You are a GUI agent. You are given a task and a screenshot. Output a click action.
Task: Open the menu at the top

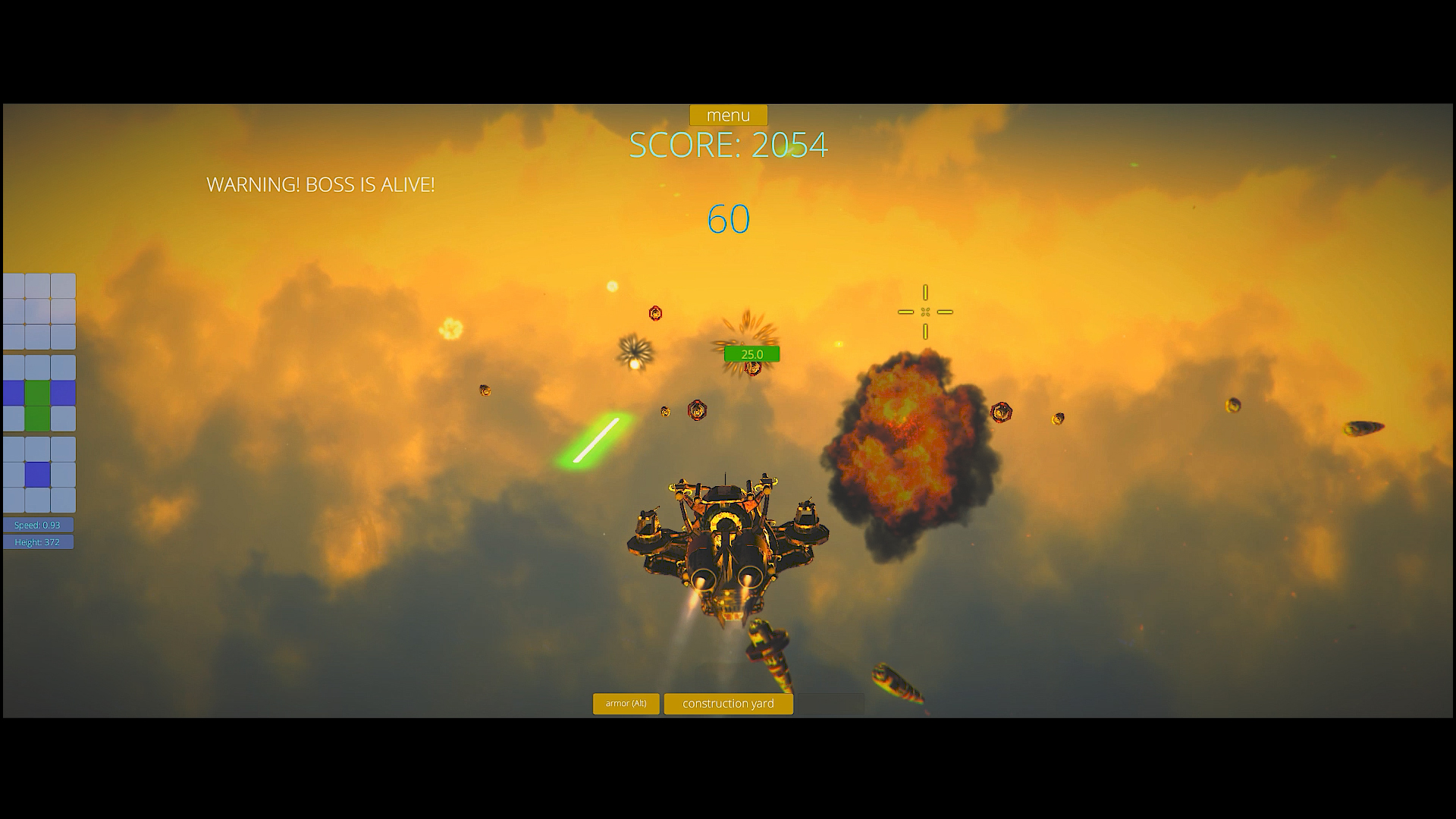pos(728,115)
